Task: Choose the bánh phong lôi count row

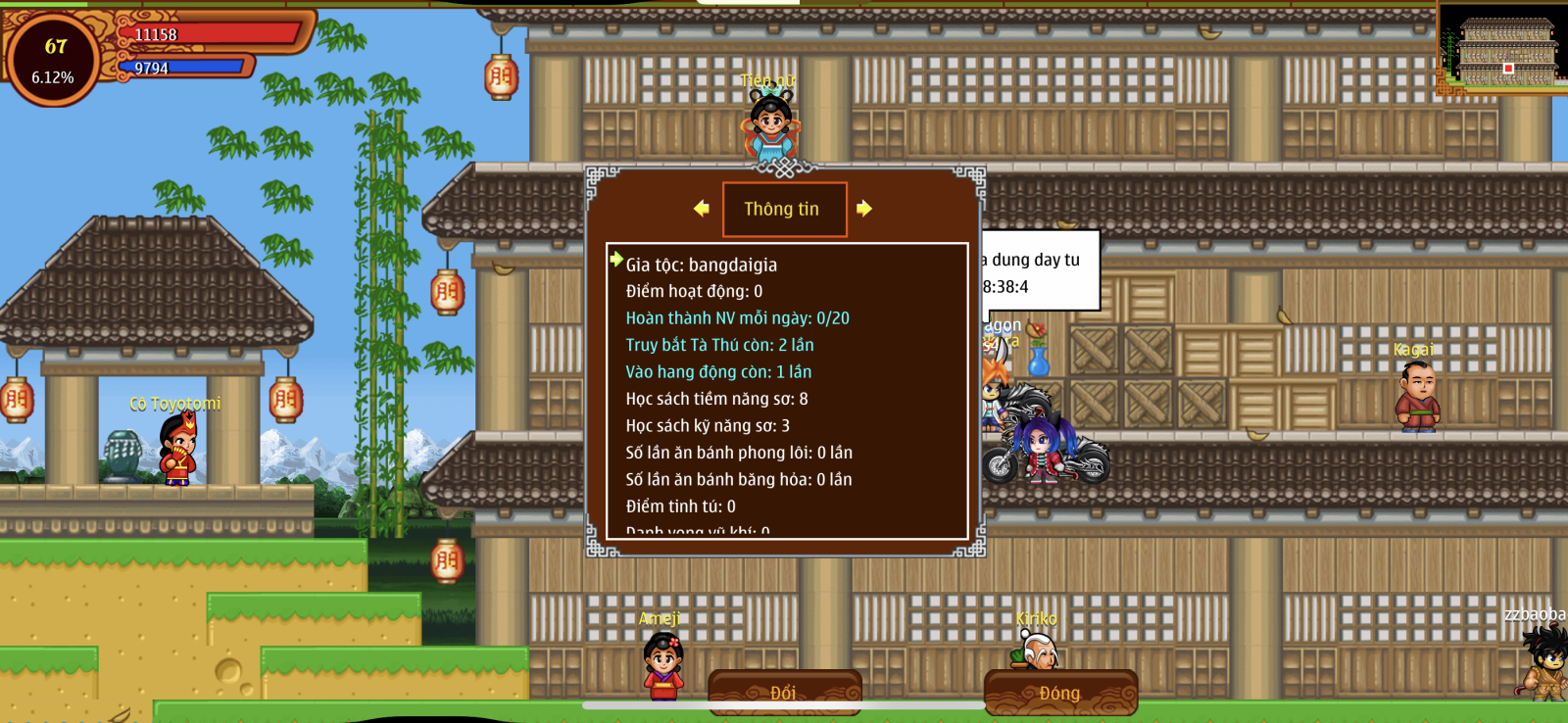Action: click(739, 453)
